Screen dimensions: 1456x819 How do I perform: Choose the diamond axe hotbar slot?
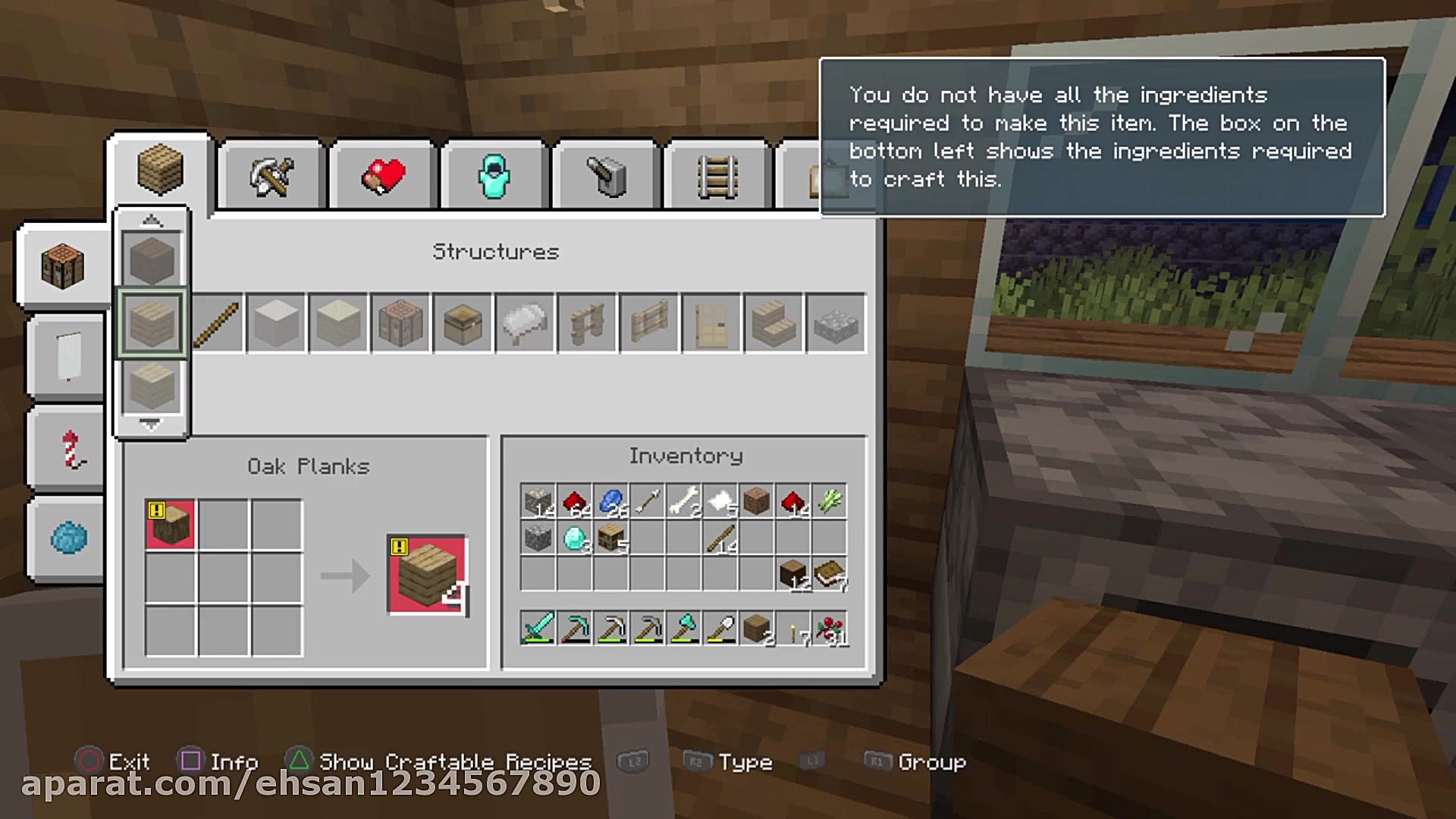684,628
